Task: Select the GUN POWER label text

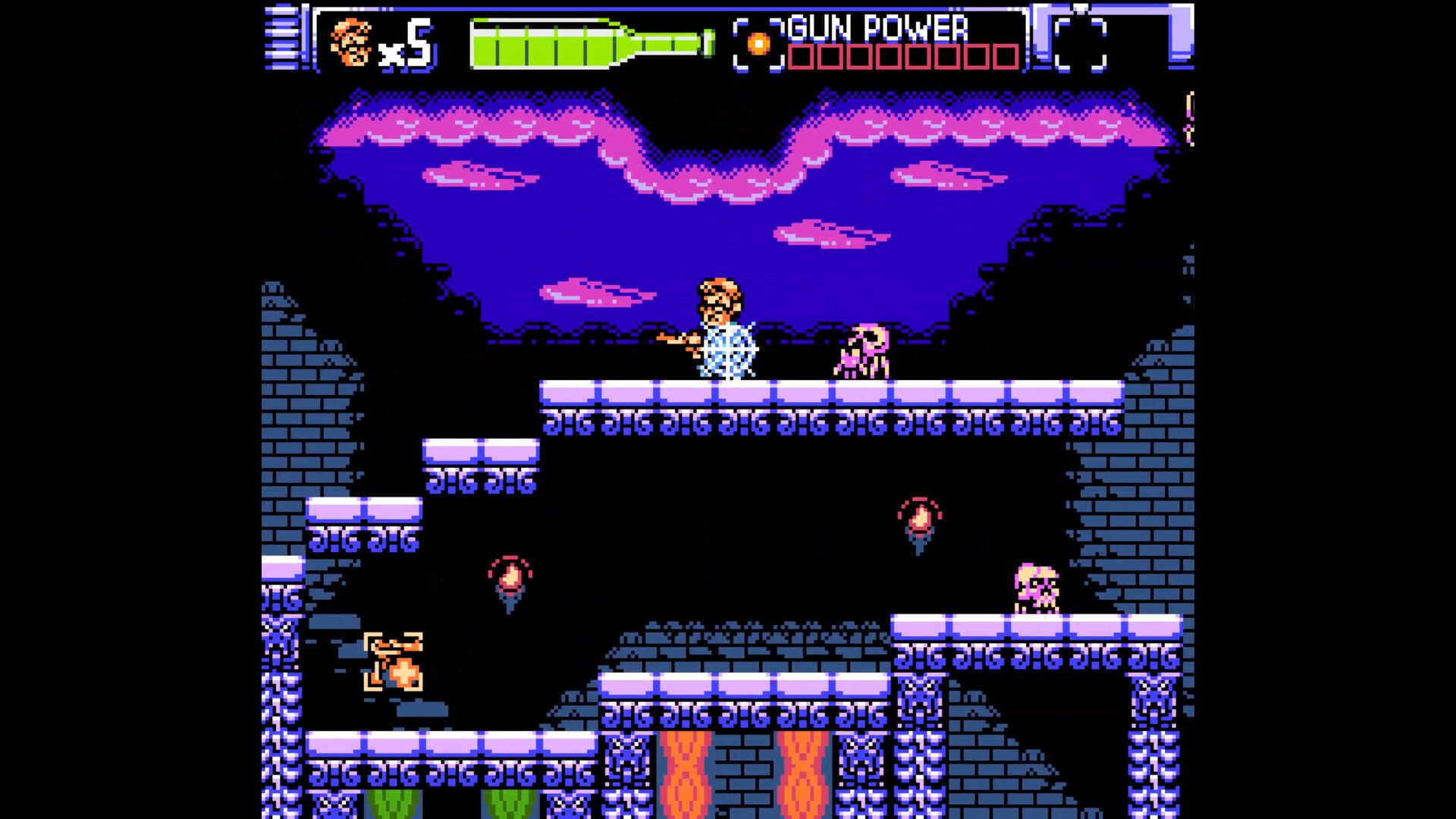Action: point(880,28)
